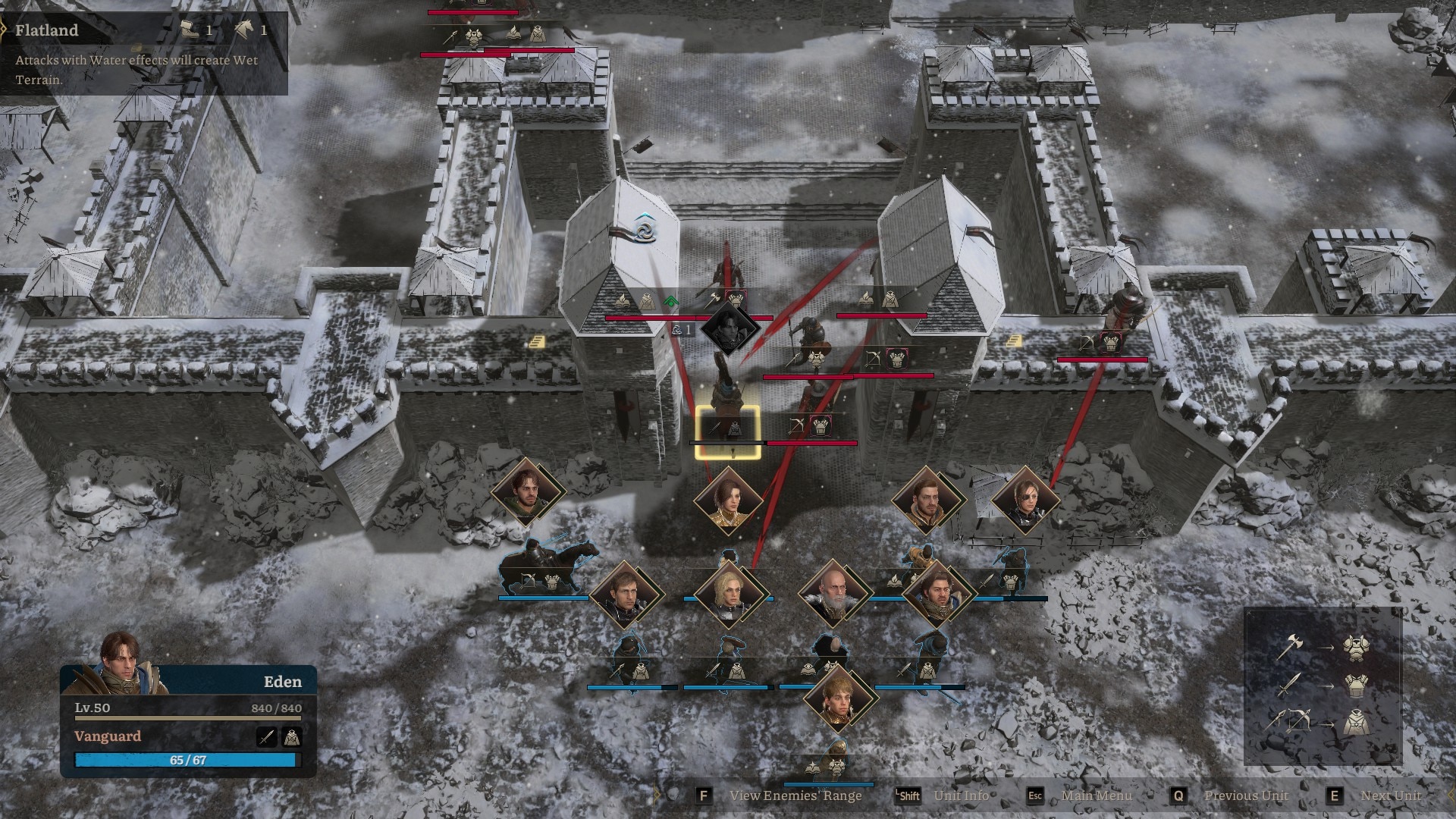Choose the long-haired blonde woman's portrait
Image resolution: width=1456 pixels, height=819 pixels.
click(730, 595)
